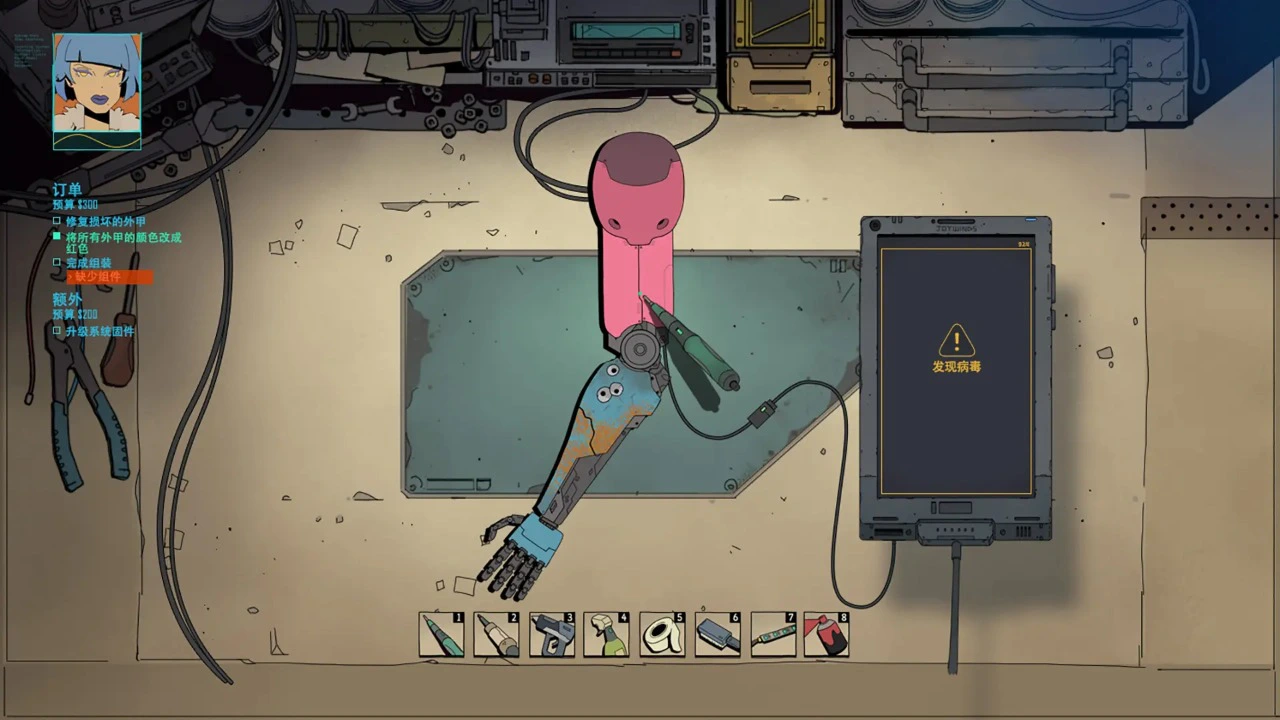Click the 升级系统固件 extra objective
The image size is (1280, 720).
(100, 331)
